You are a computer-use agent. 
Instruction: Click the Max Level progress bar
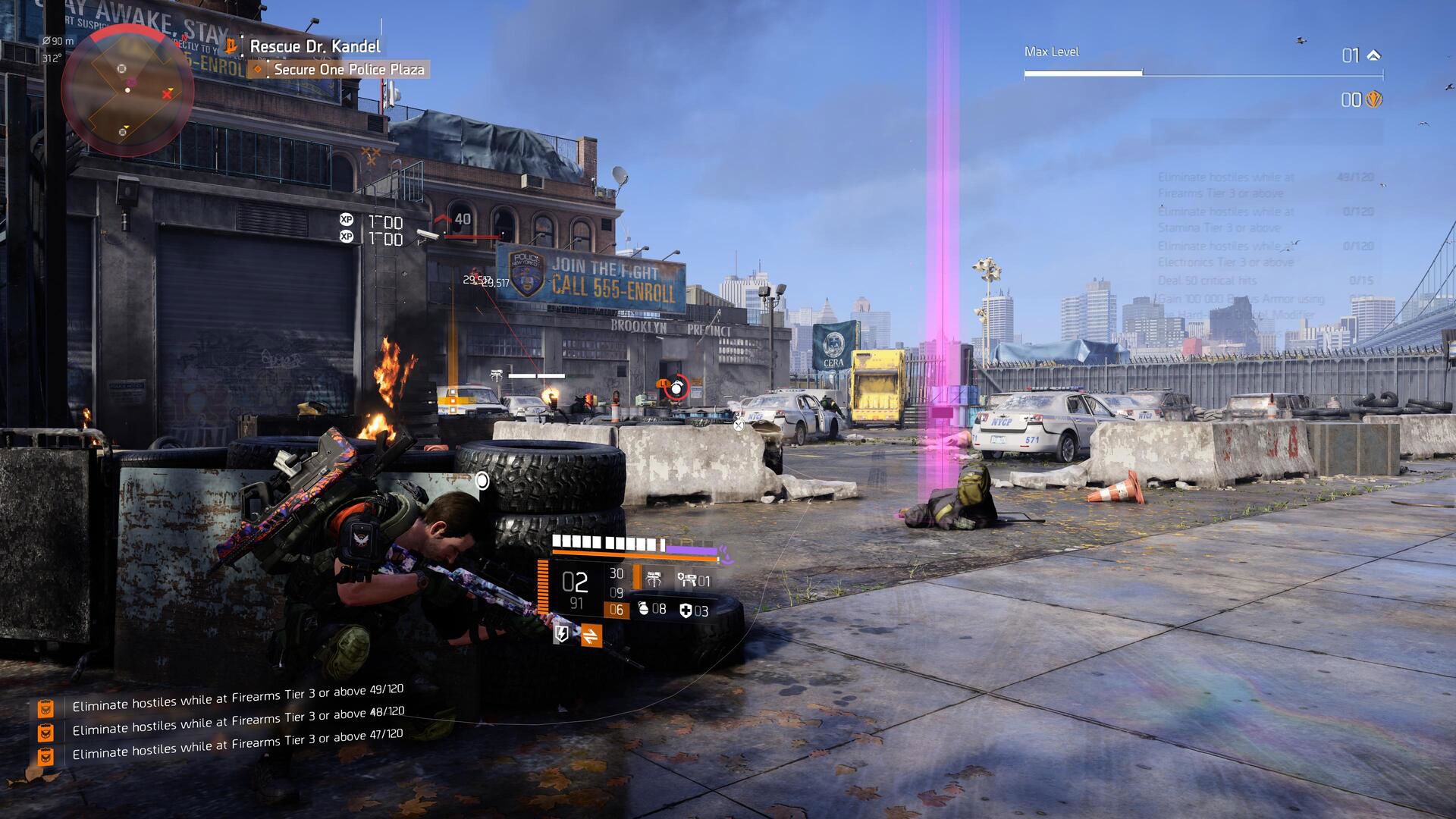(1203, 74)
